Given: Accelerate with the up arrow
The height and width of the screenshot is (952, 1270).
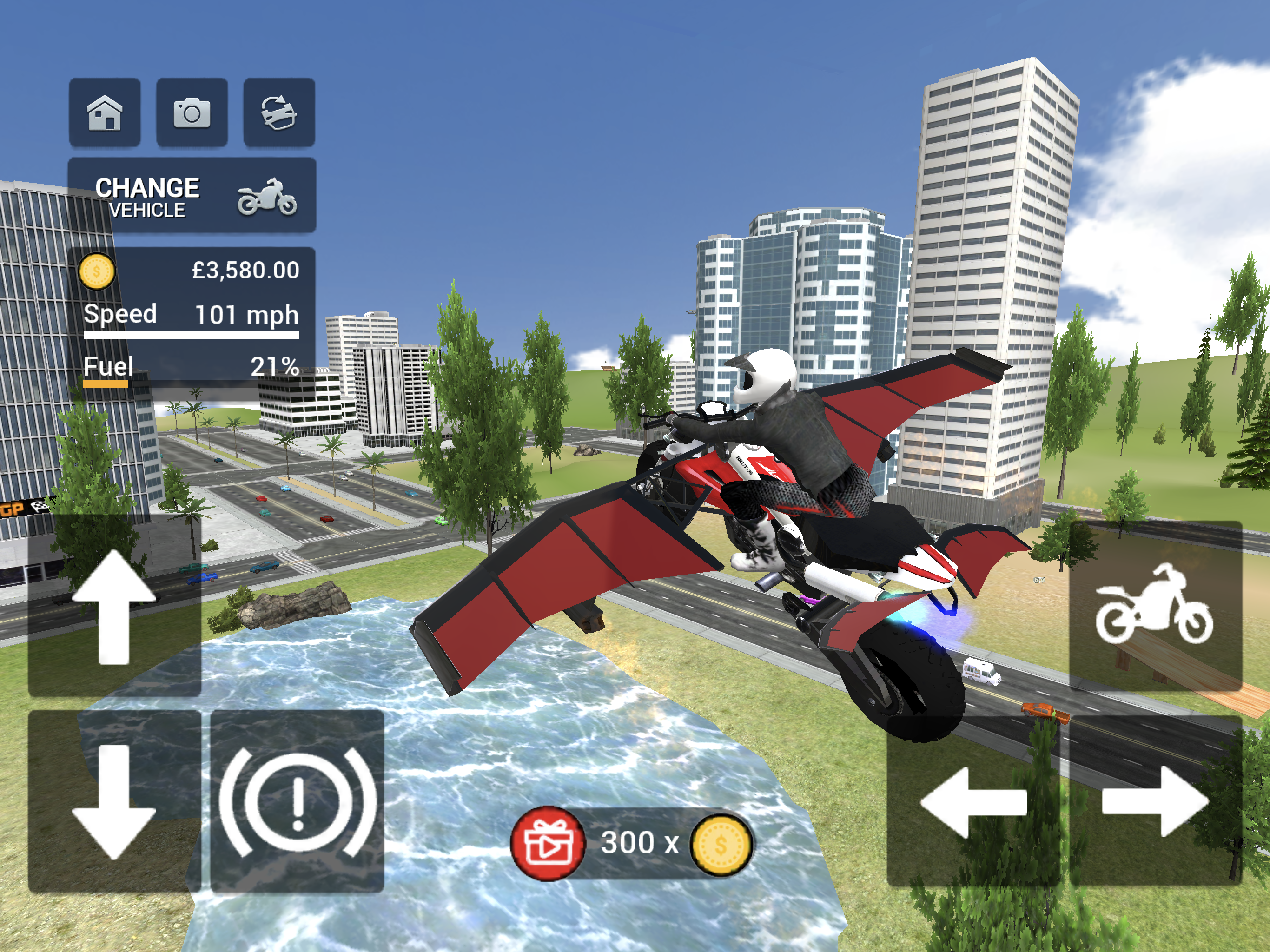Looking at the screenshot, I should (114, 606).
